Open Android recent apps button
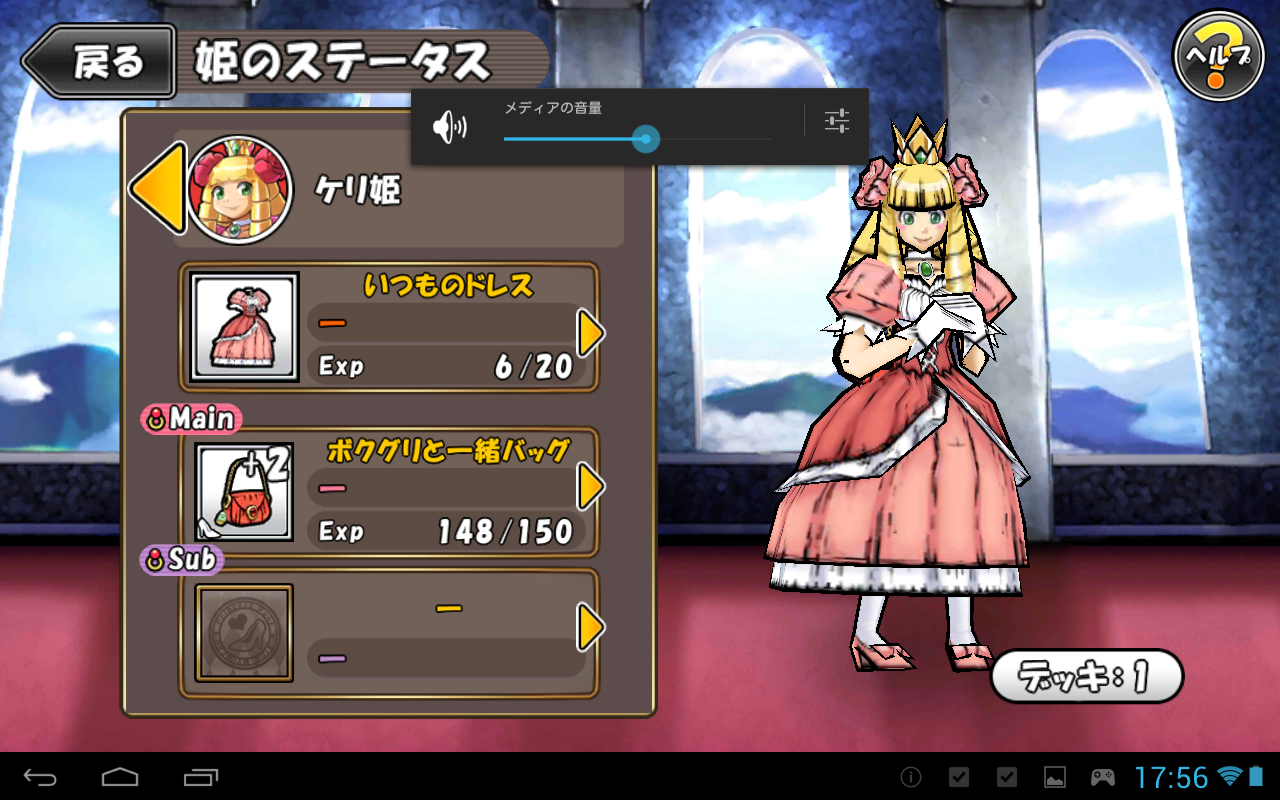1280x800 pixels. tap(201, 777)
